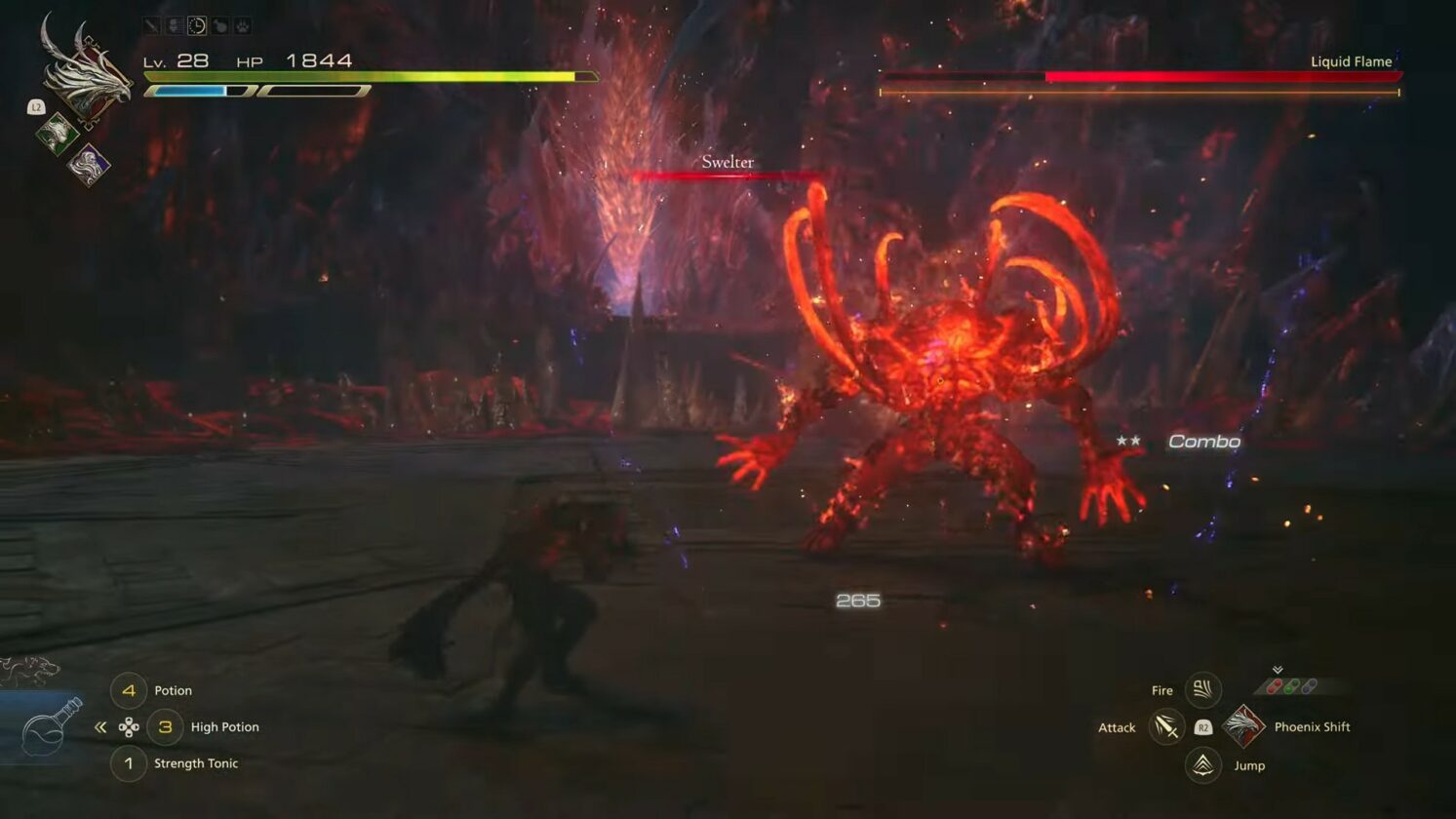This screenshot has height=819, width=1456.
Task: Switch to the green Eikon icon
Action: pos(58,133)
